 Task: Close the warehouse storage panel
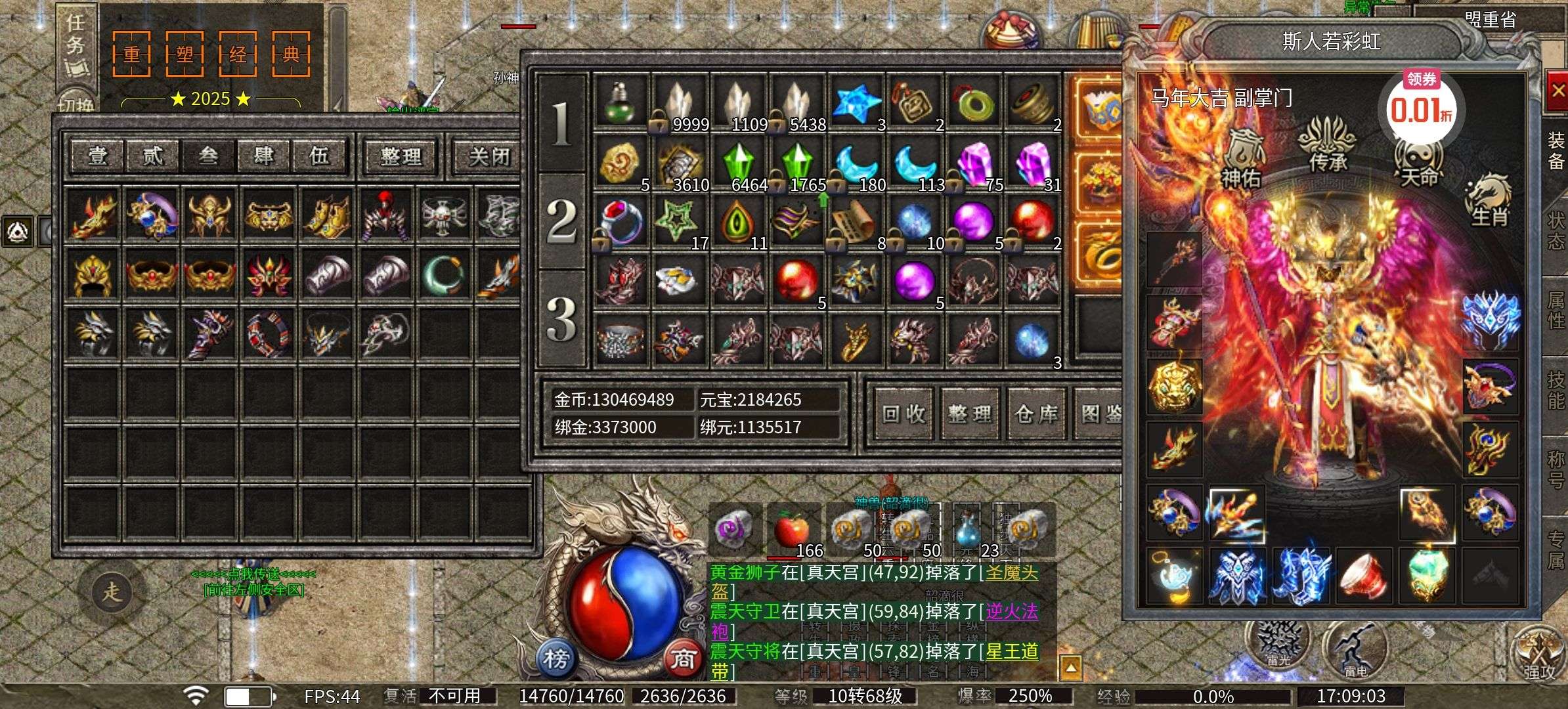489,156
